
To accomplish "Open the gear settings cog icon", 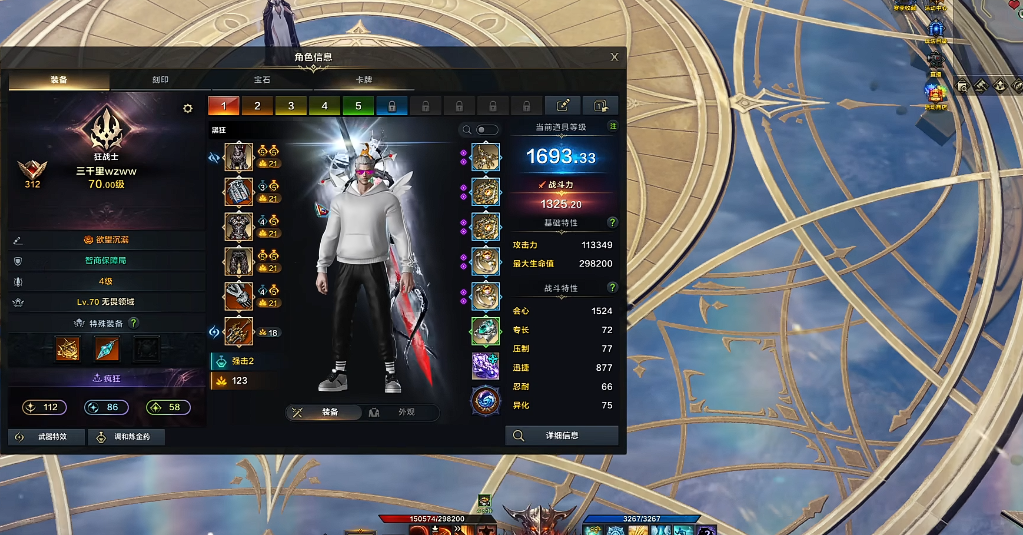I will click(187, 108).
